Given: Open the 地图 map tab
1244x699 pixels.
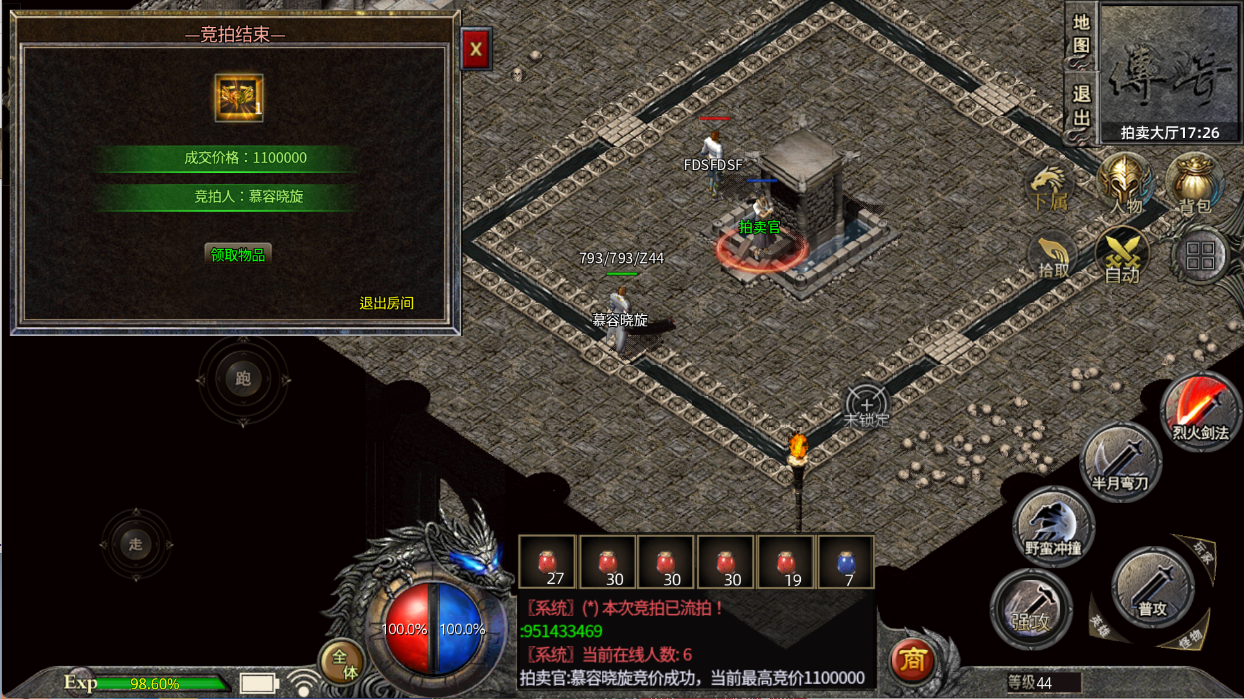Looking at the screenshot, I should pyautogui.click(x=1081, y=35).
